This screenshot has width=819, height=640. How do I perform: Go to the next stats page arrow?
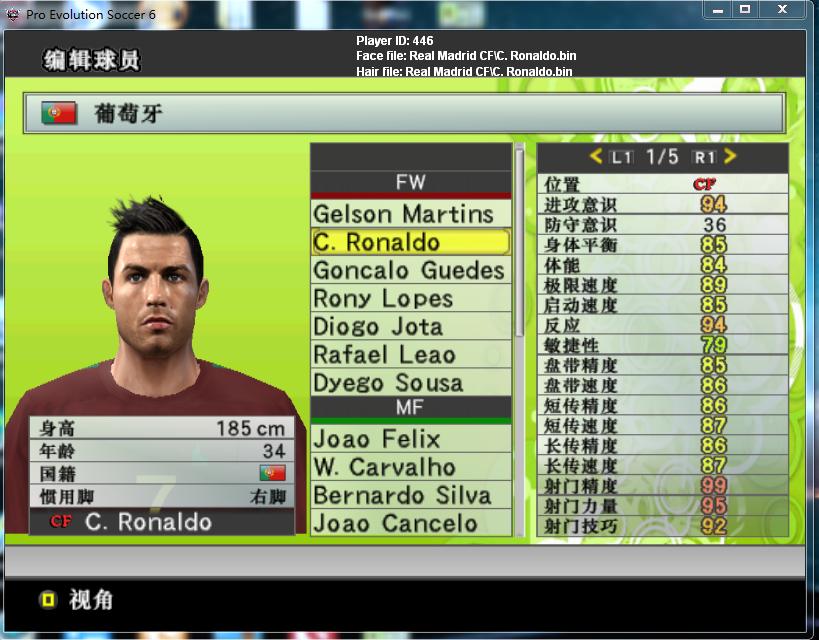coord(730,156)
